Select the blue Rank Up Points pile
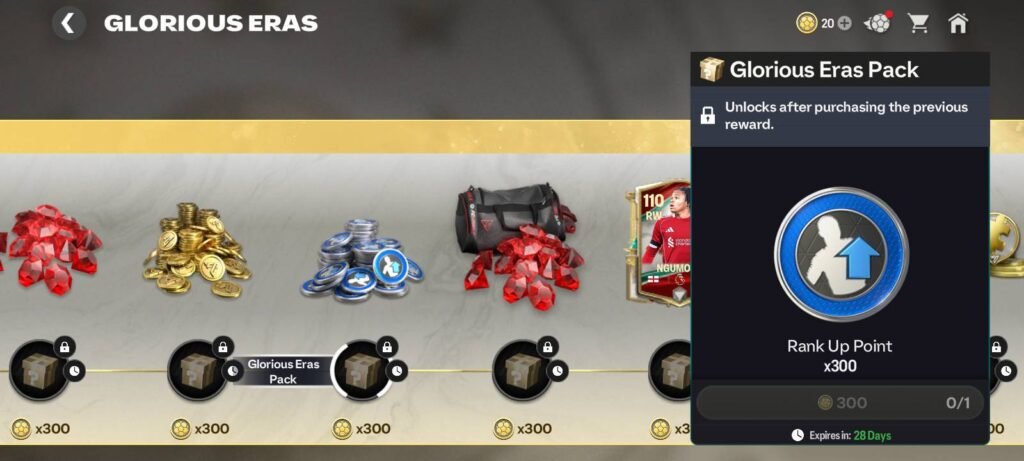1024x461 pixels. pyautogui.click(x=362, y=259)
